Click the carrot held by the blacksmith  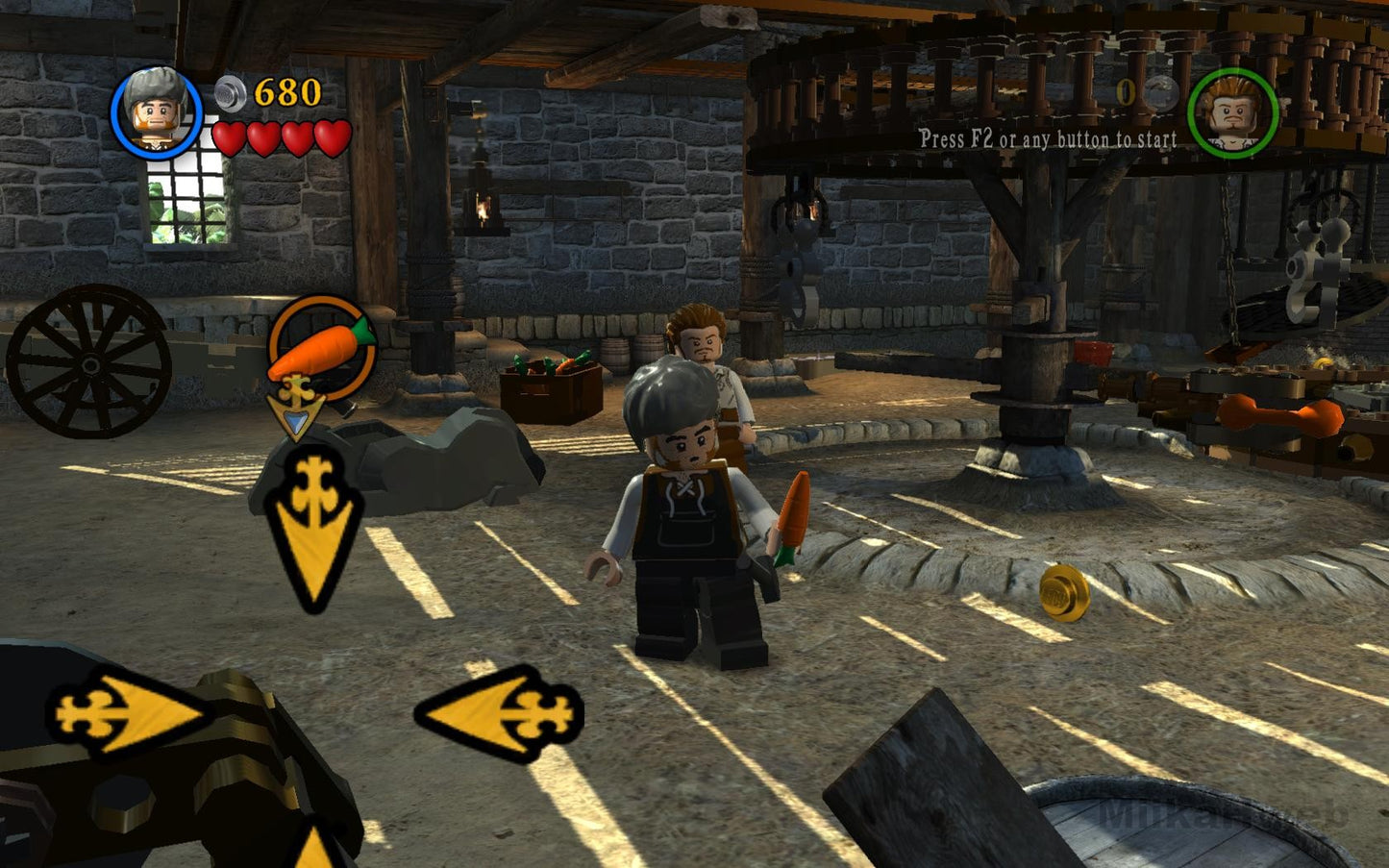(792, 514)
